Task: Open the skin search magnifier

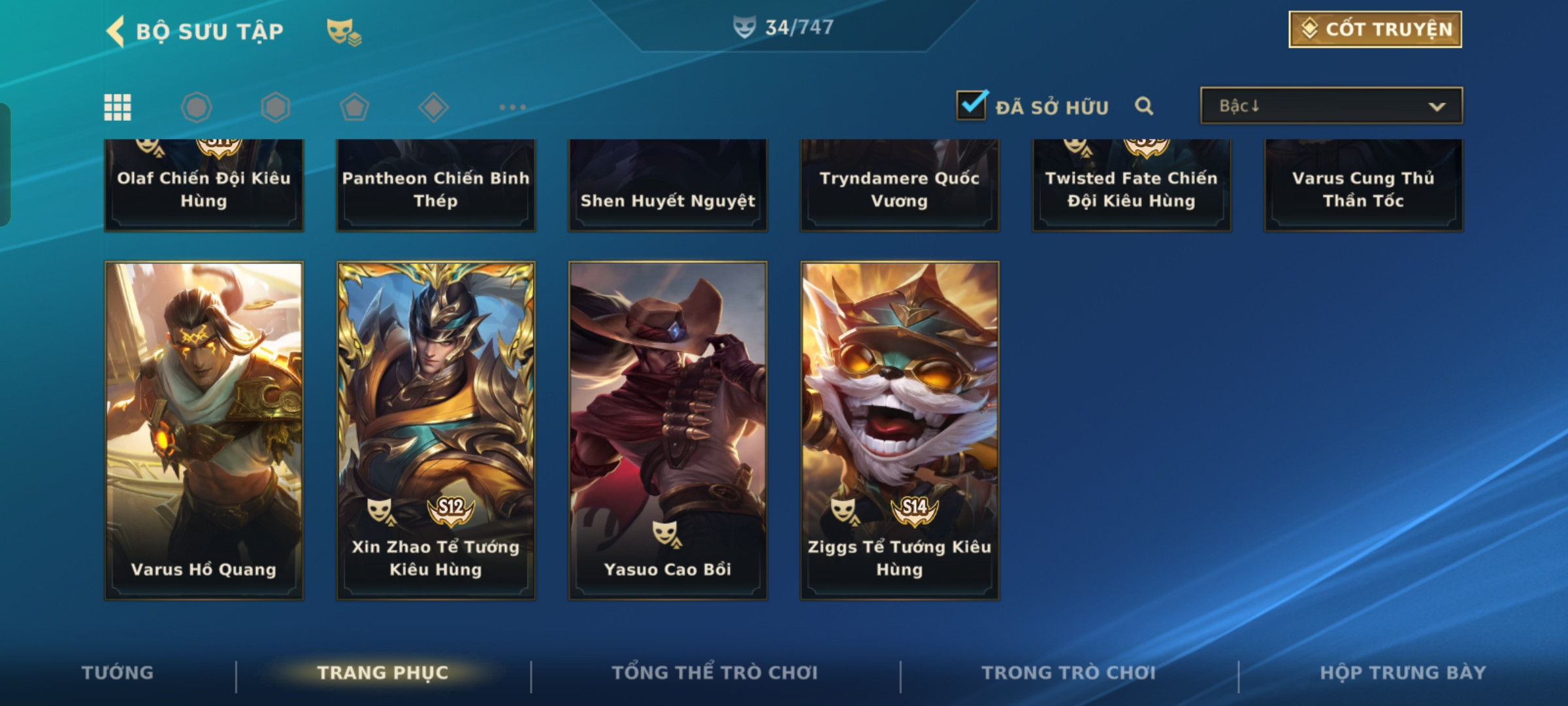Action: [1144, 106]
